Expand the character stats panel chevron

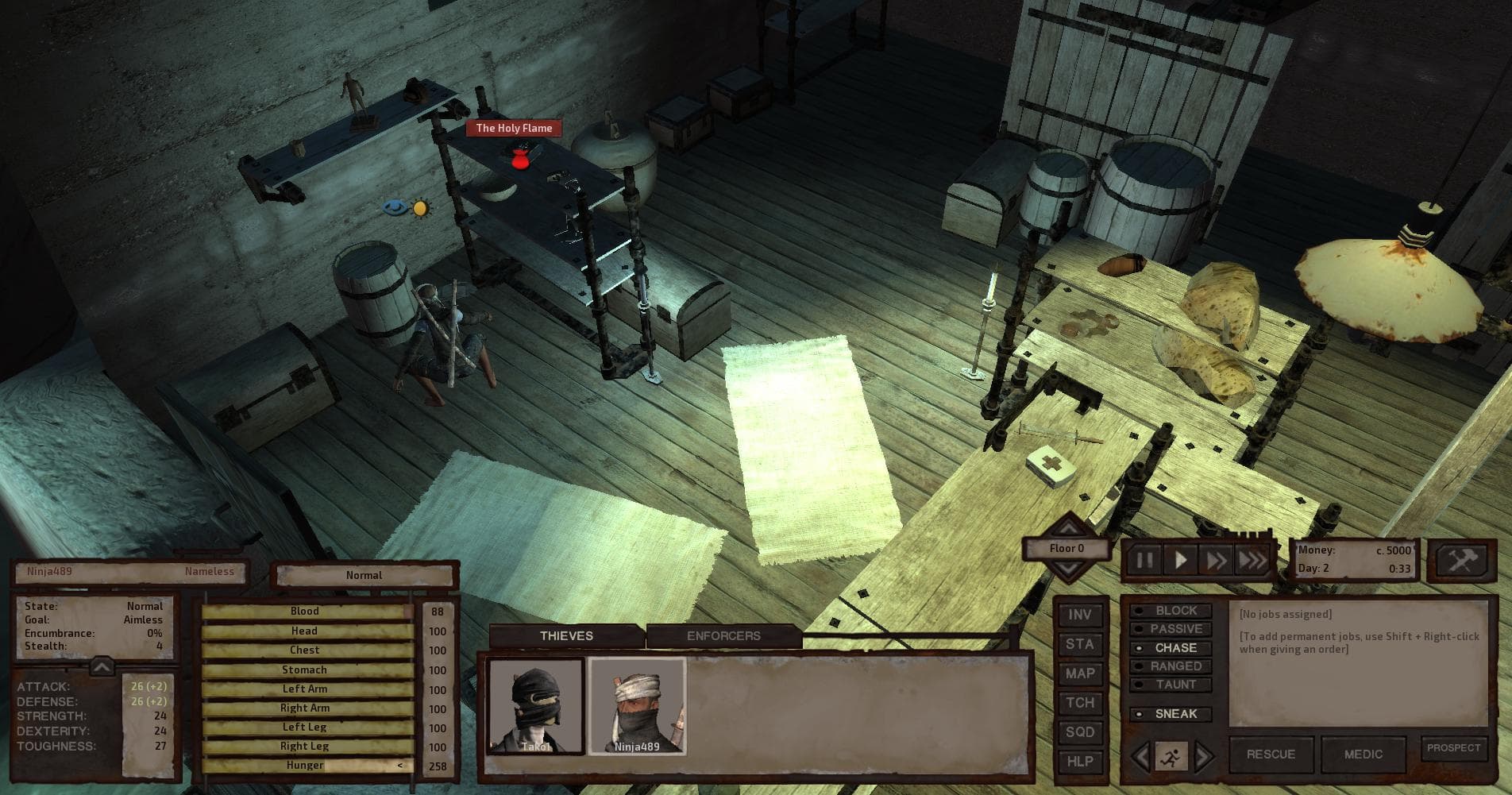[101, 666]
